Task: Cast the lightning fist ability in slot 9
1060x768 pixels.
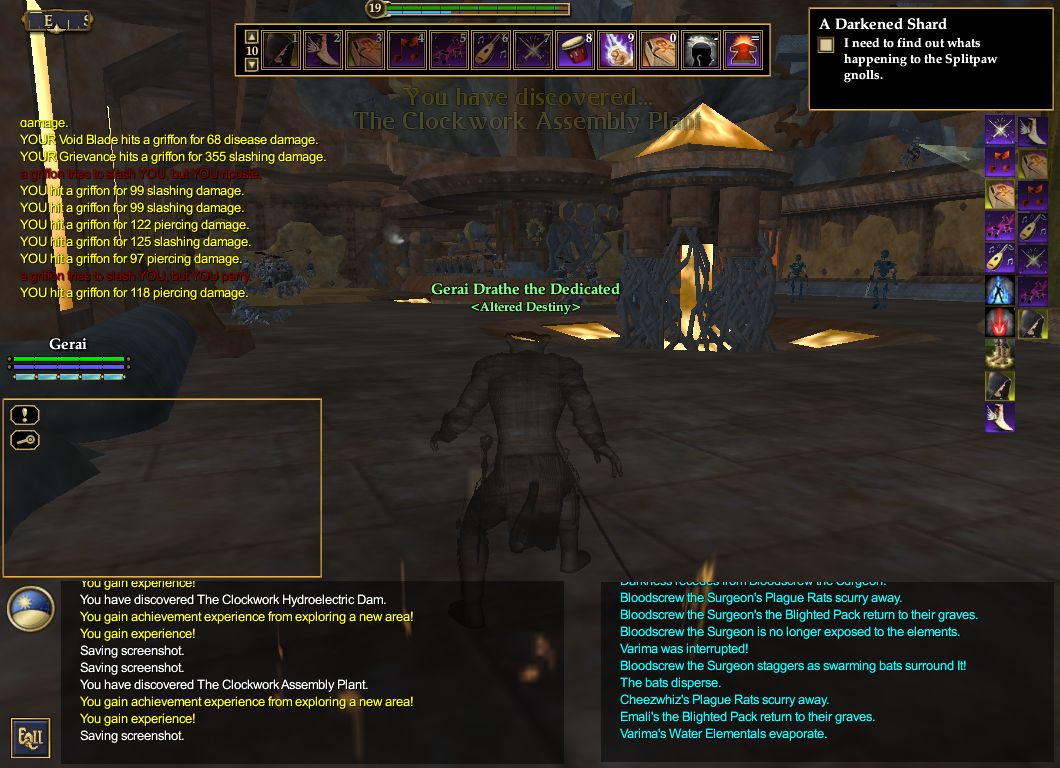Action: pyautogui.click(x=617, y=50)
